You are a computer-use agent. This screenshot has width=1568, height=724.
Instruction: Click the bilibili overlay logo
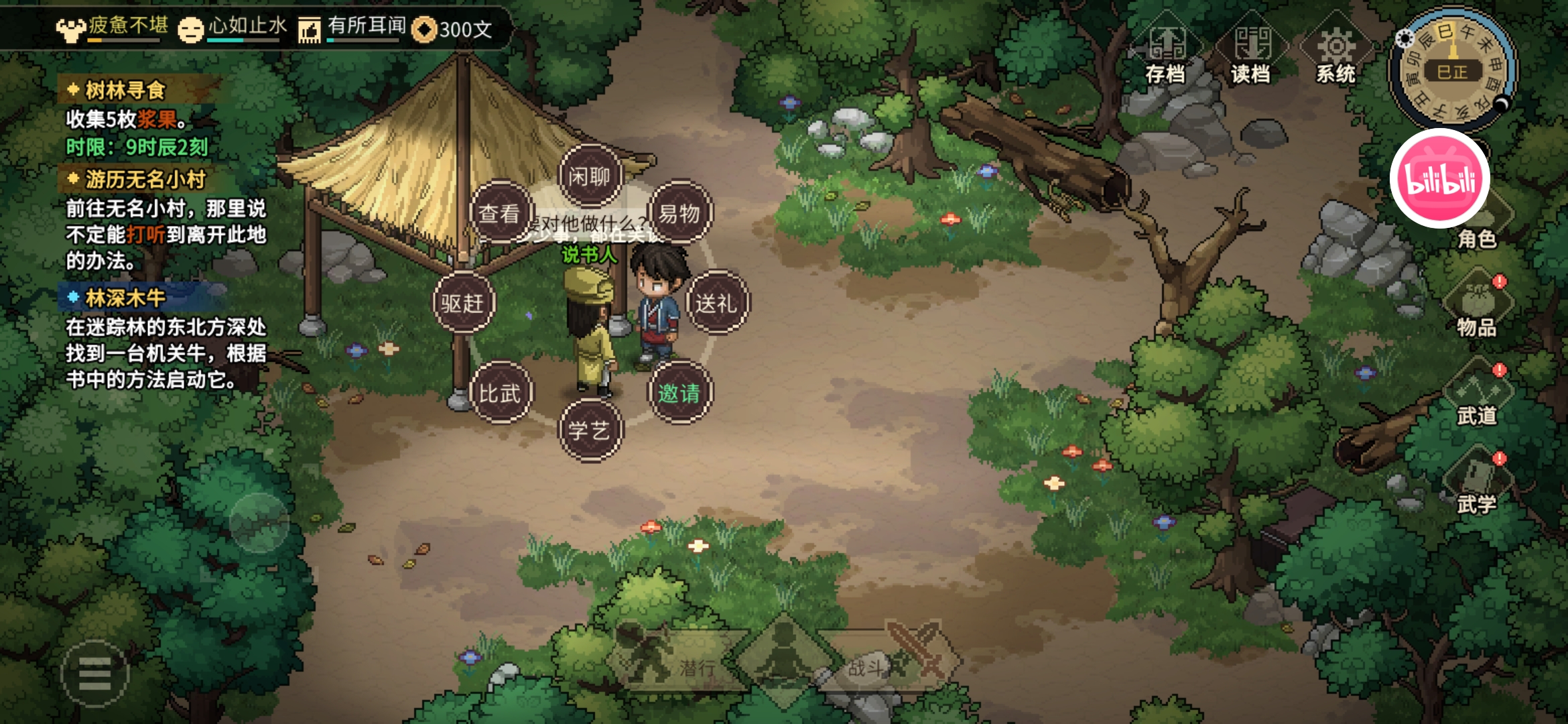coord(1439,179)
